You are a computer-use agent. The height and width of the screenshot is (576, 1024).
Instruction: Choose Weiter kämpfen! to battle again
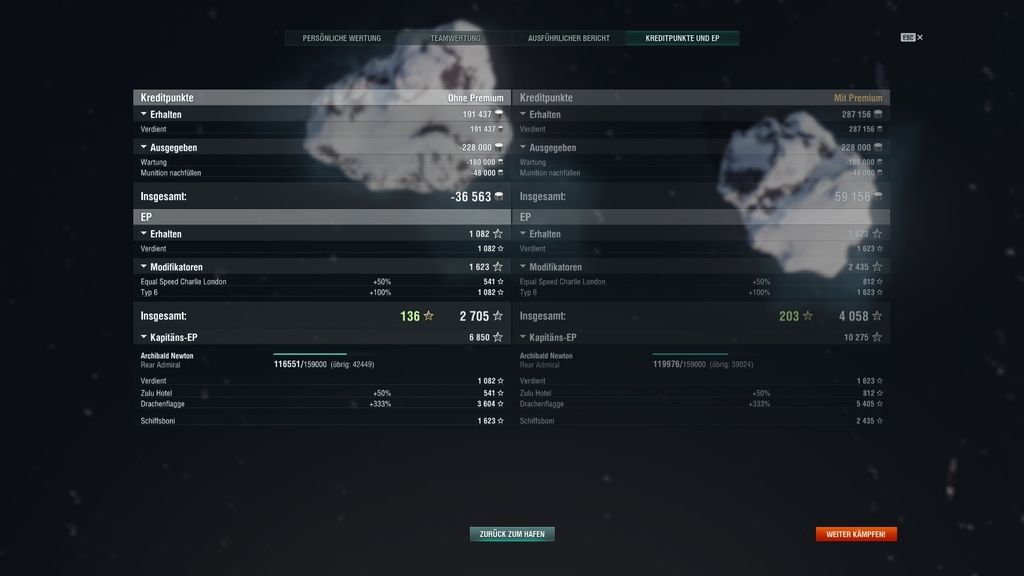tap(855, 534)
